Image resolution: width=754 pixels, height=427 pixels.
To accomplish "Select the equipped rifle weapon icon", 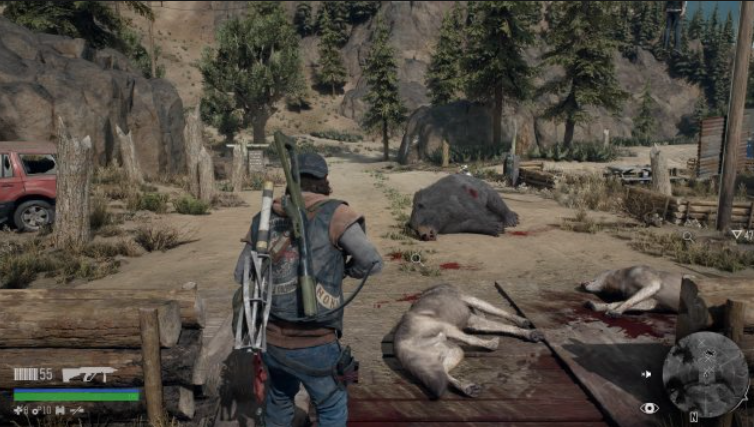I will pos(89,375).
